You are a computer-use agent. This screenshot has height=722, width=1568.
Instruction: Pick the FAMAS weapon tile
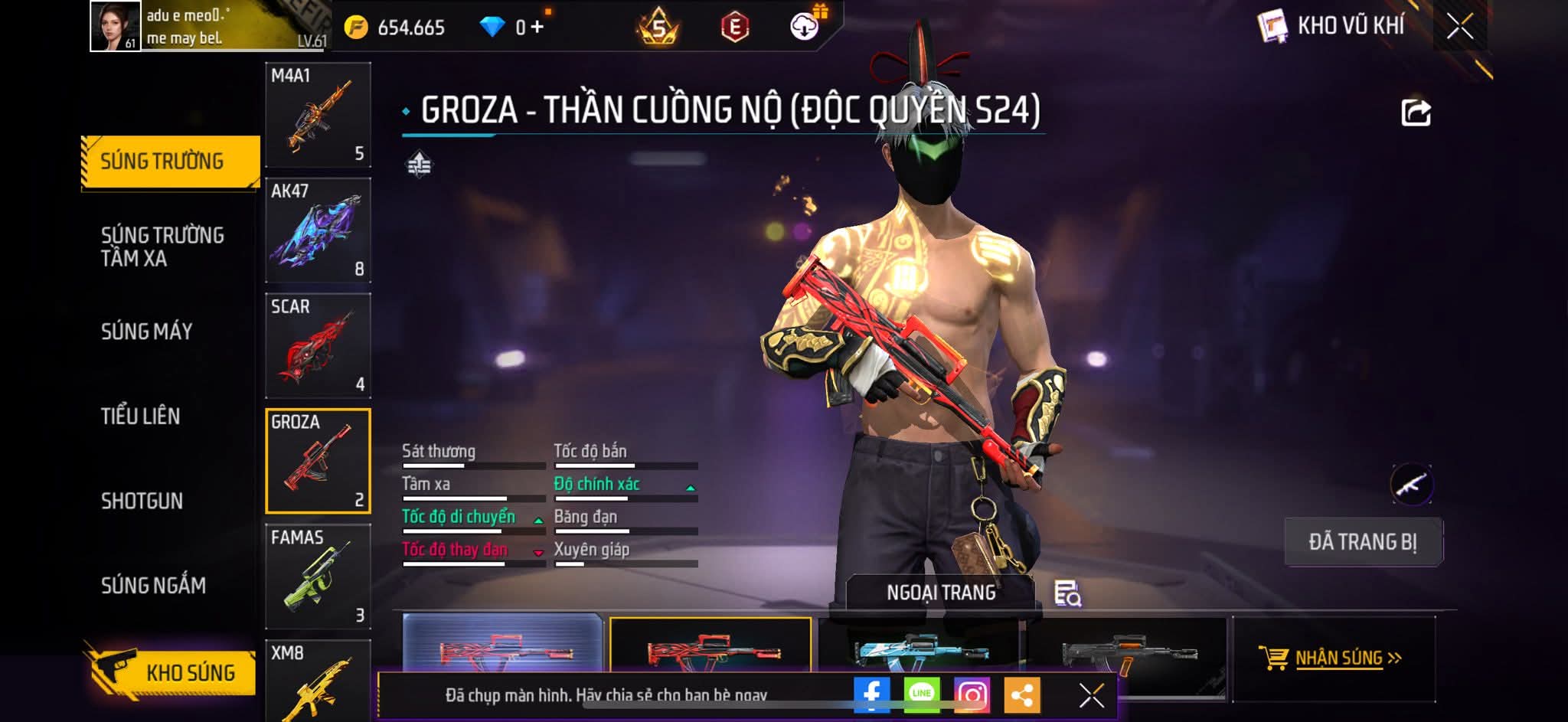(x=318, y=577)
